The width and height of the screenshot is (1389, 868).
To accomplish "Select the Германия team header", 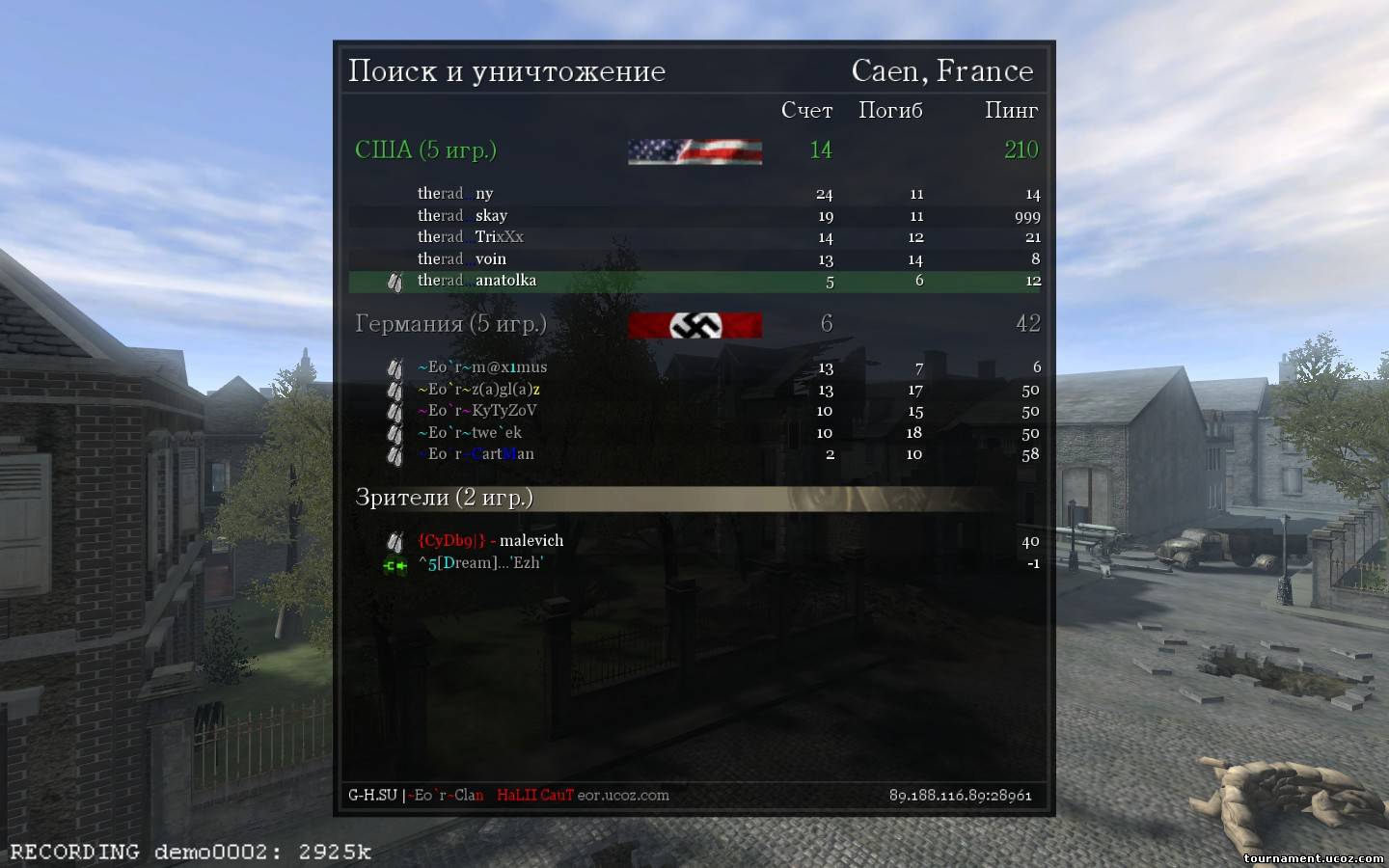I will pos(450,323).
